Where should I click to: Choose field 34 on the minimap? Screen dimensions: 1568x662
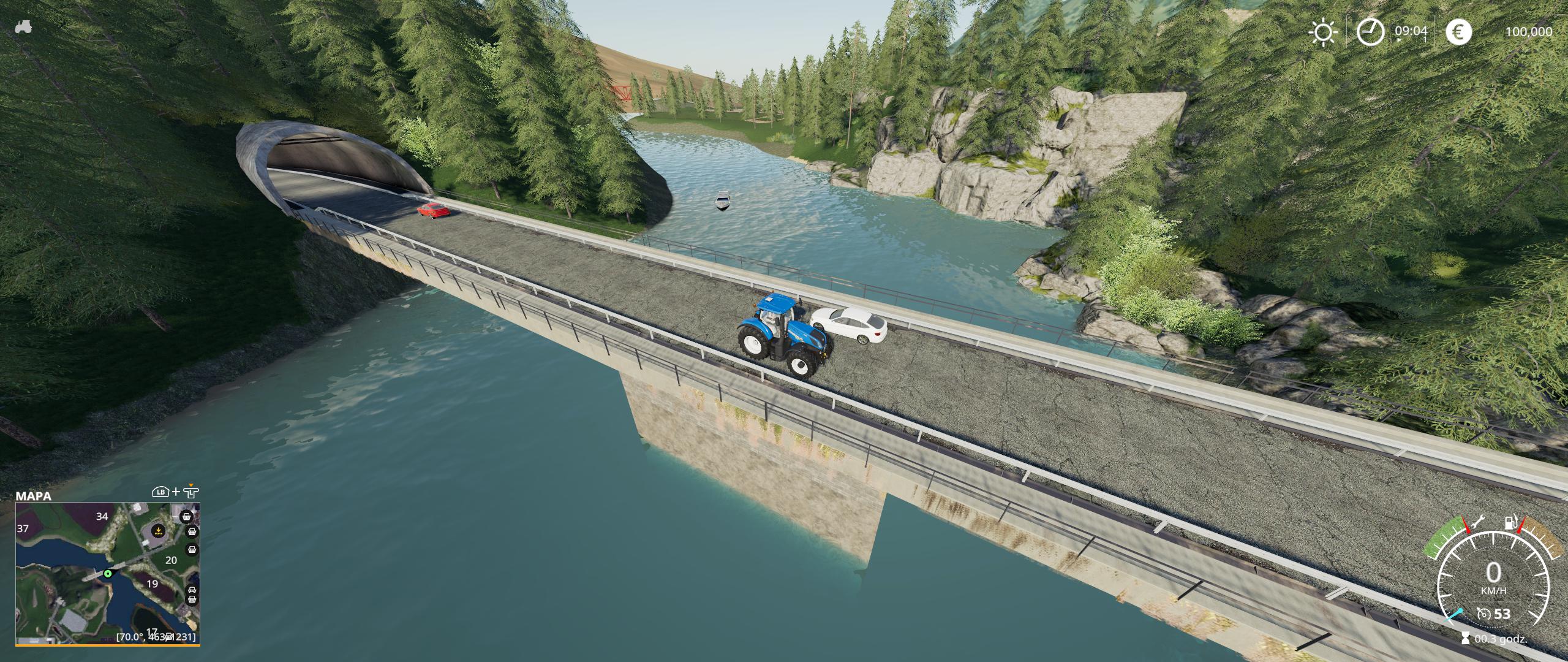pyautogui.click(x=102, y=517)
